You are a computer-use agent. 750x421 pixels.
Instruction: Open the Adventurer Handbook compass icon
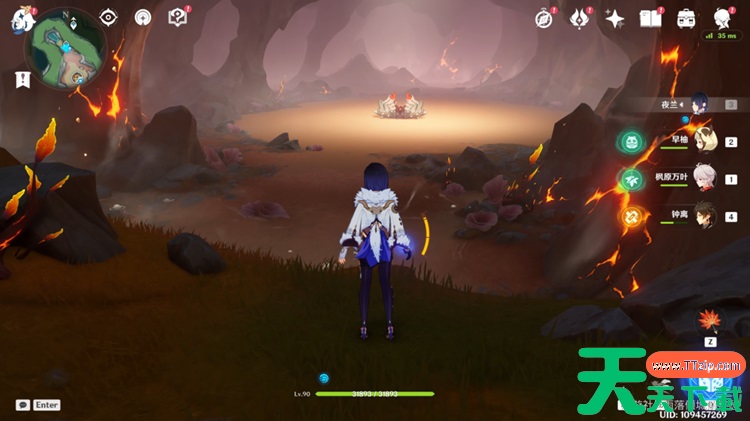[544, 18]
